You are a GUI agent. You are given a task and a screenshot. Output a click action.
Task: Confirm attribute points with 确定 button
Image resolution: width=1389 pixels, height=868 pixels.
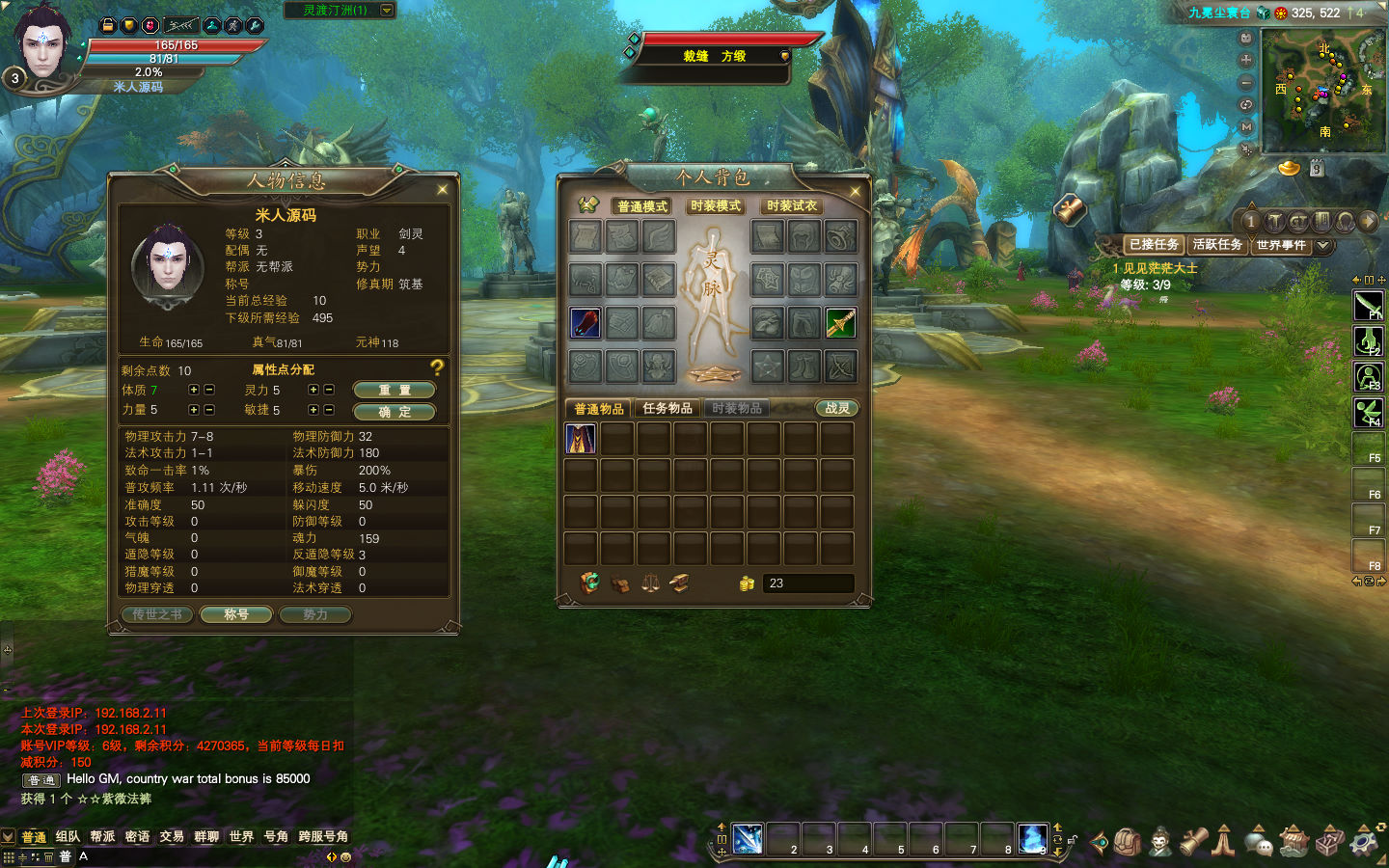tap(394, 412)
